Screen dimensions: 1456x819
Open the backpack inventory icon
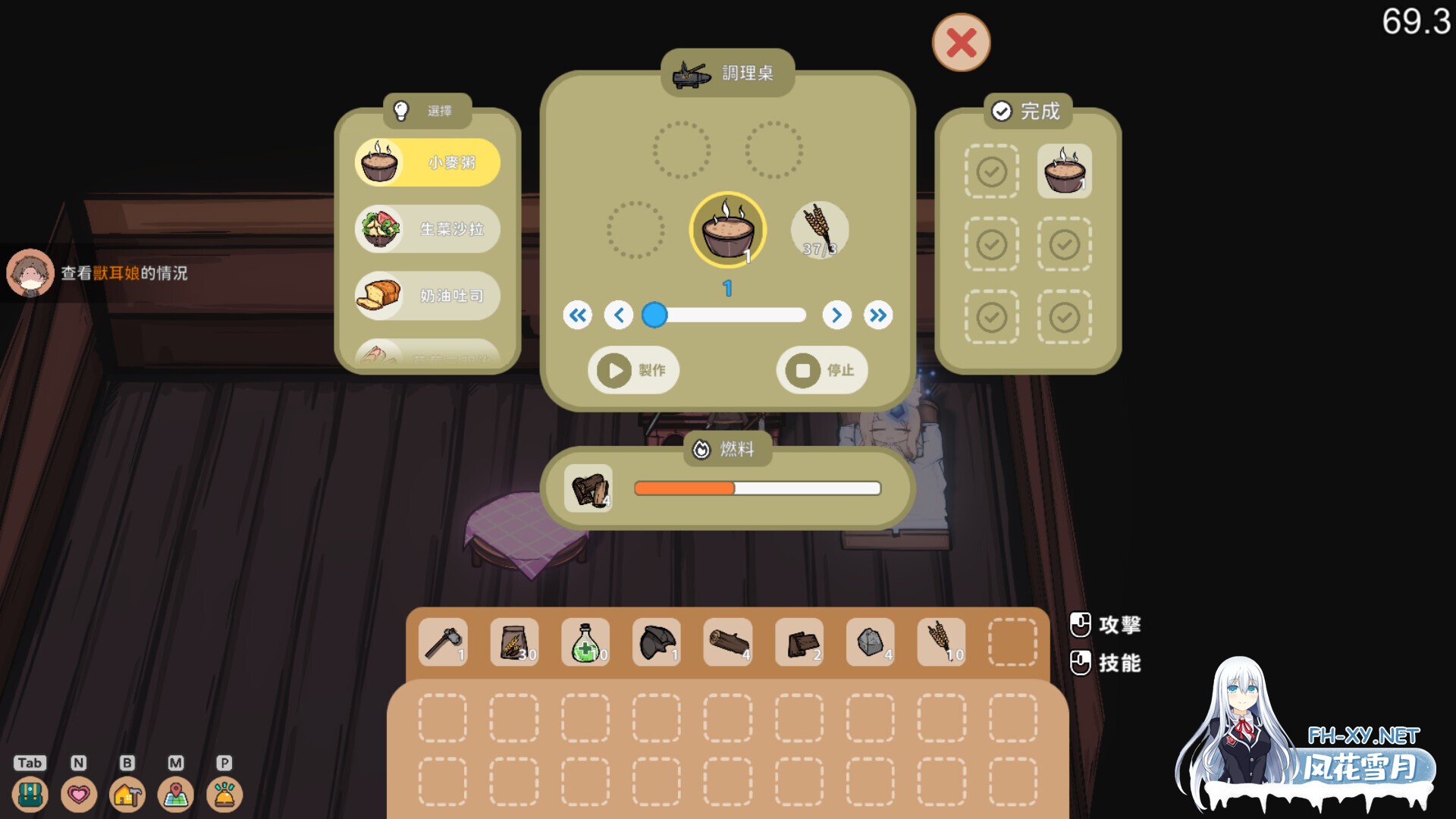[x=30, y=794]
